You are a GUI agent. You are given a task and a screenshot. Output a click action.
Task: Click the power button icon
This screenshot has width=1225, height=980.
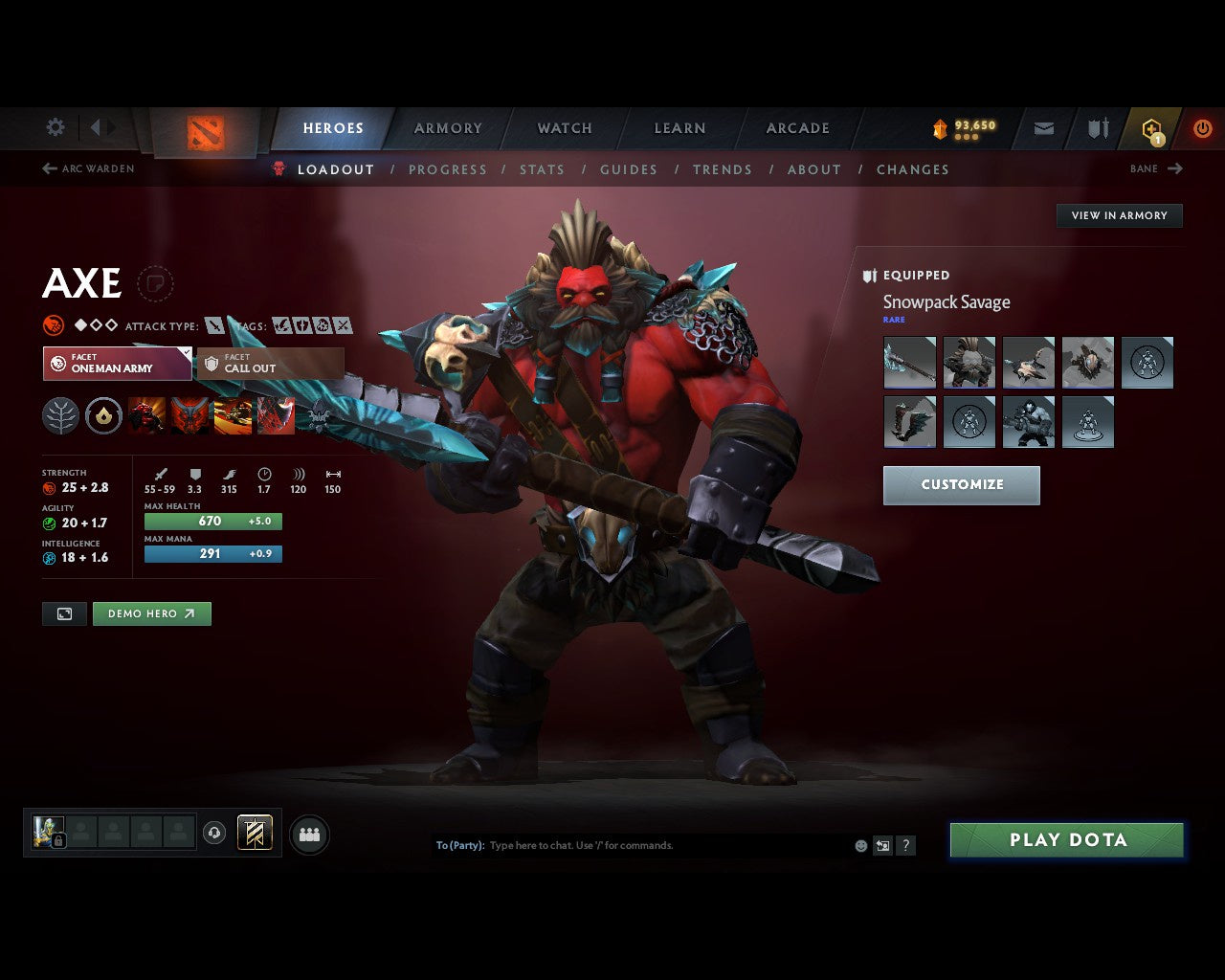tap(1203, 127)
